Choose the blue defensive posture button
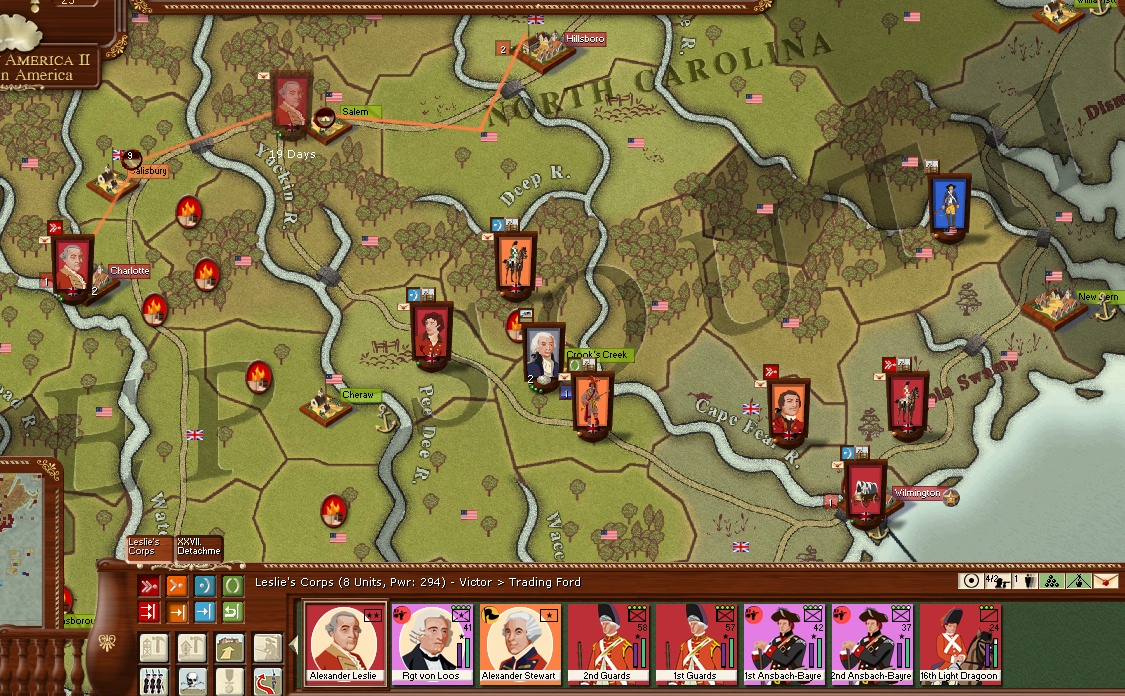Viewport: 1125px width, 696px height. pos(204,585)
